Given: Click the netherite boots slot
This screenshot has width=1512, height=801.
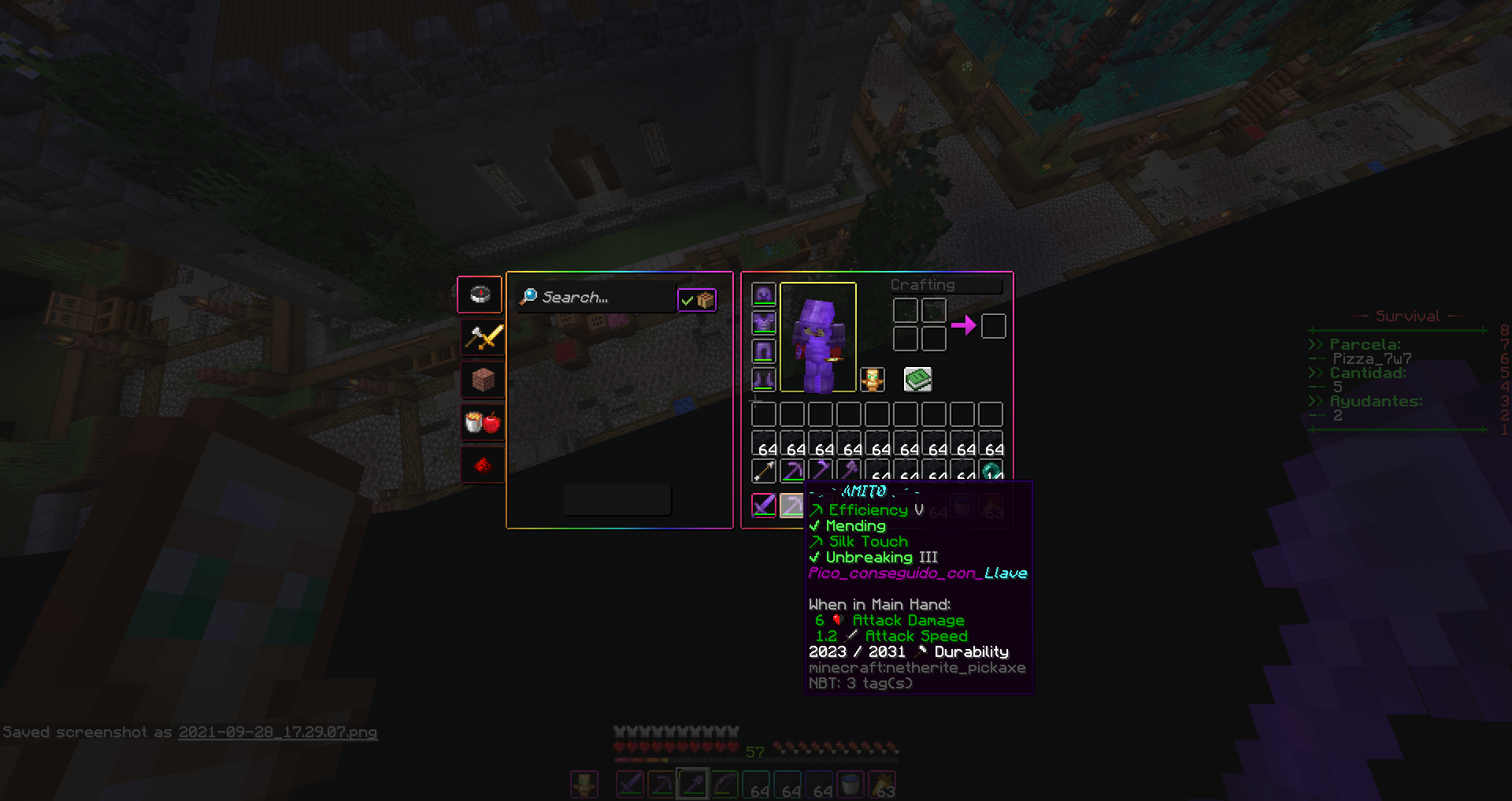Looking at the screenshot, I should pyautogui.click(x=764, y=380).
